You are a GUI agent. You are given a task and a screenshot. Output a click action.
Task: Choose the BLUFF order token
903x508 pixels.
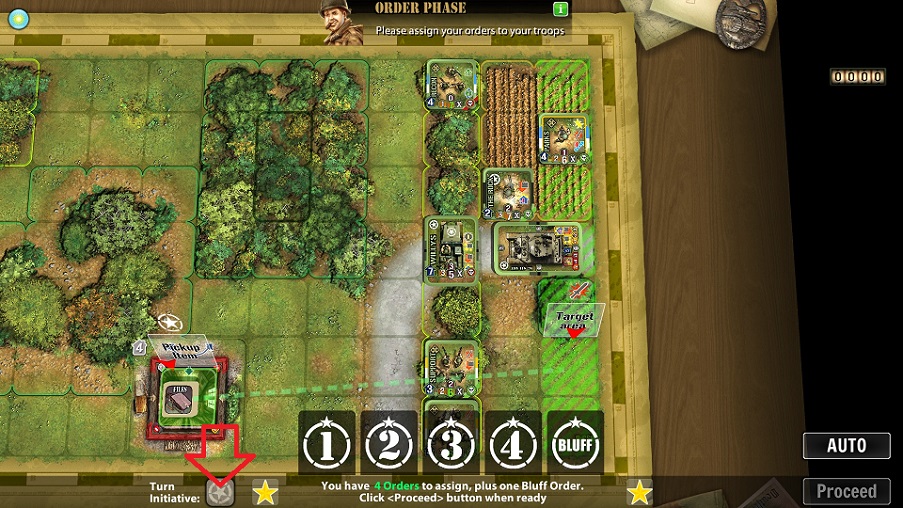(575, 442)
